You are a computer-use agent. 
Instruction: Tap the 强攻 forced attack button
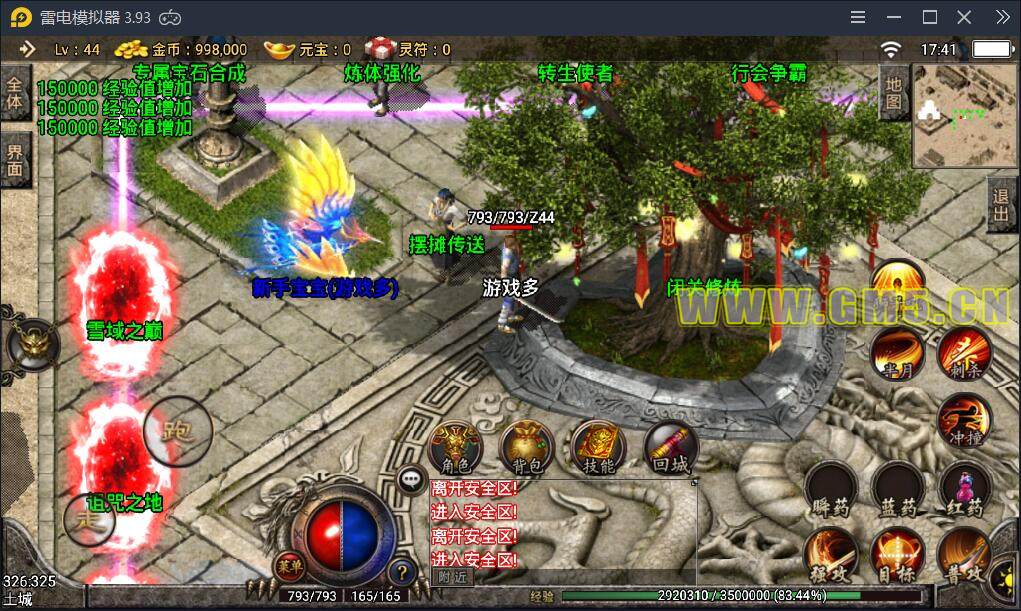coord(830,555)
